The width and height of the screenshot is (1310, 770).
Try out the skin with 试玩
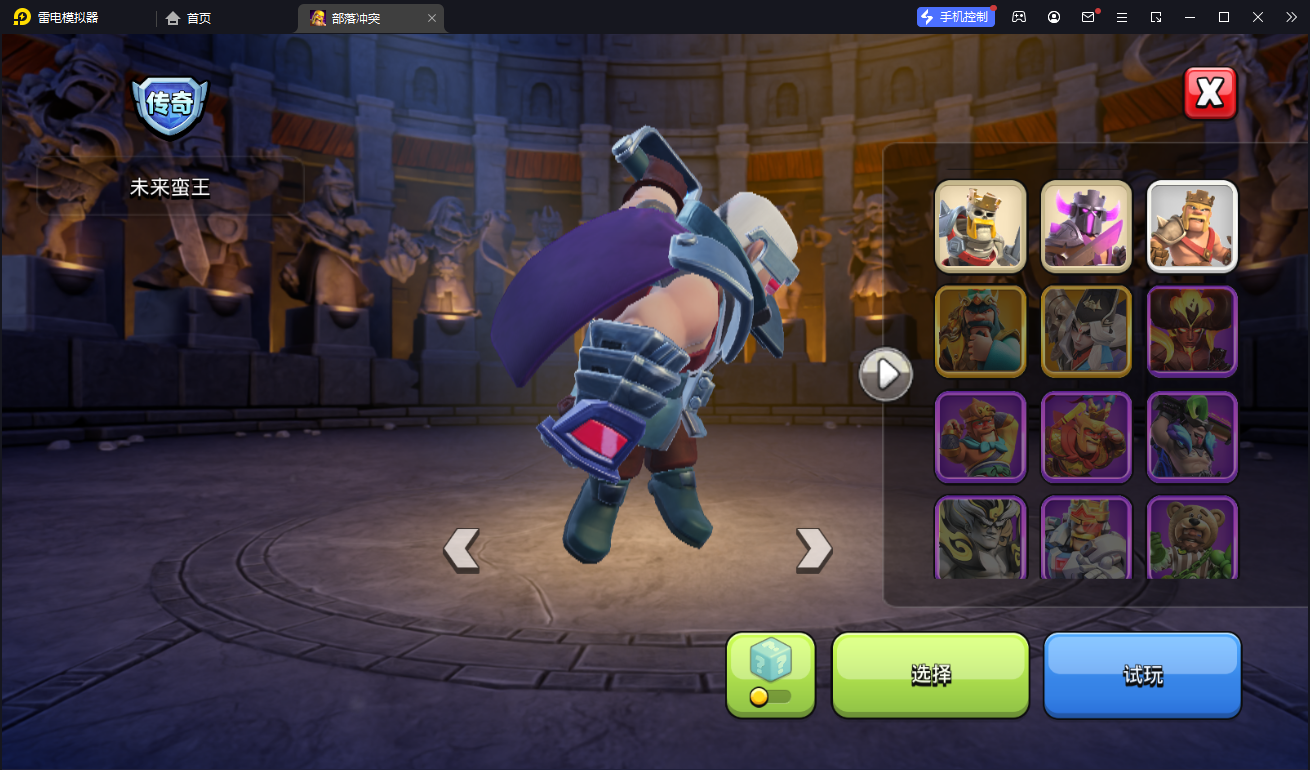(x=1142, y=675)
